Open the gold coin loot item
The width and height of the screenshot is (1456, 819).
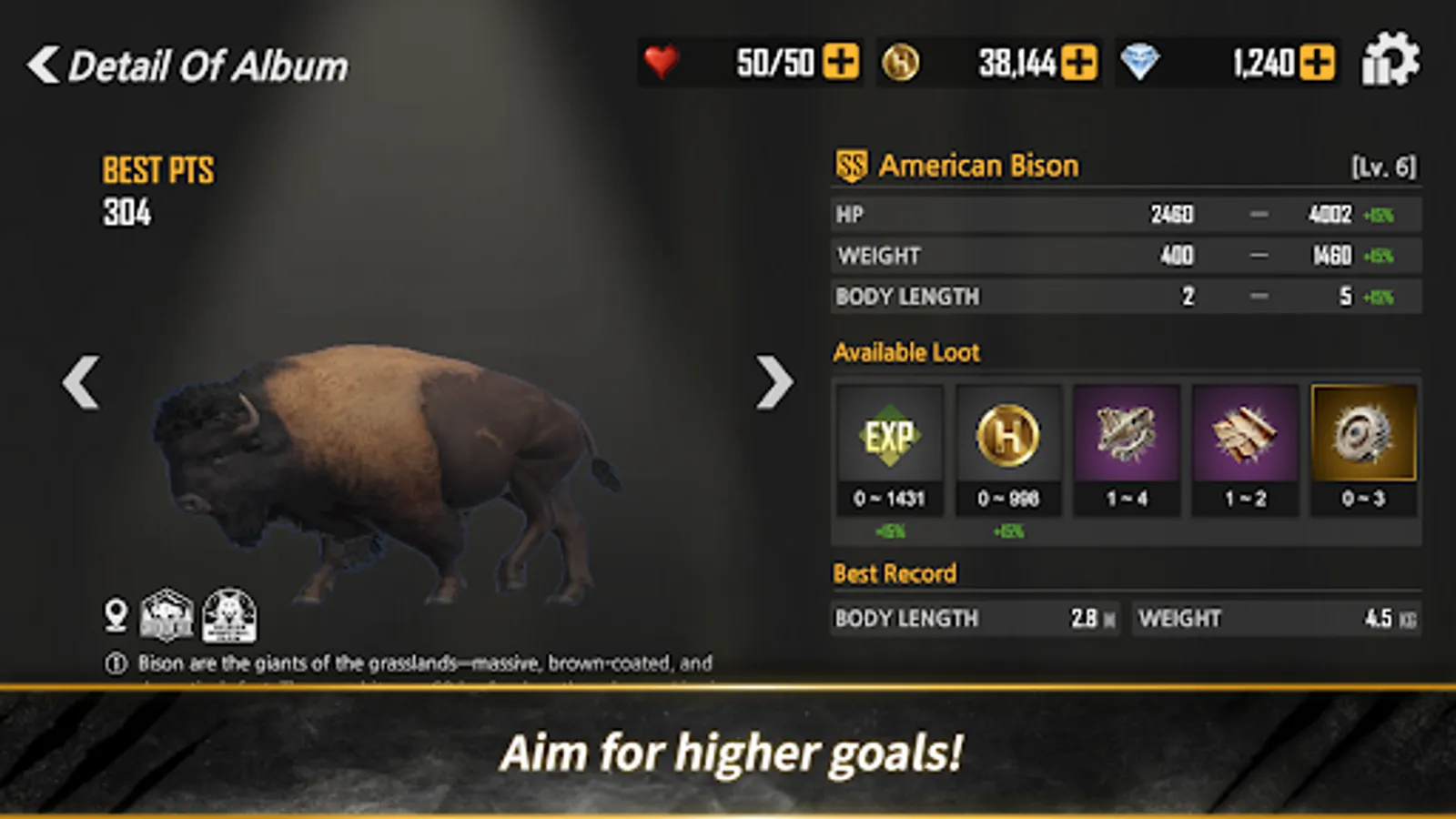point(1007,435)
